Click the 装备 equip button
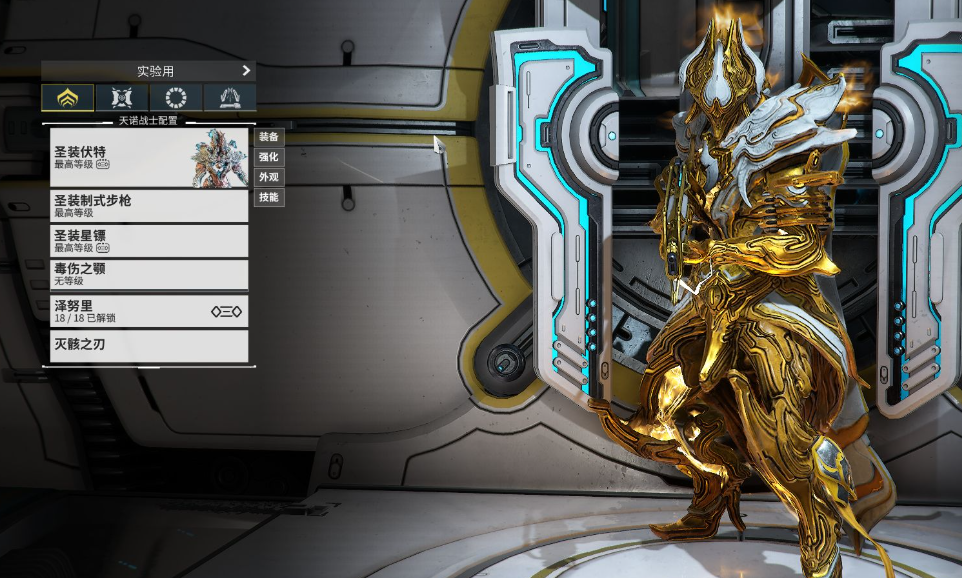The height and width of the screenshot is (578, 962). 269,137
